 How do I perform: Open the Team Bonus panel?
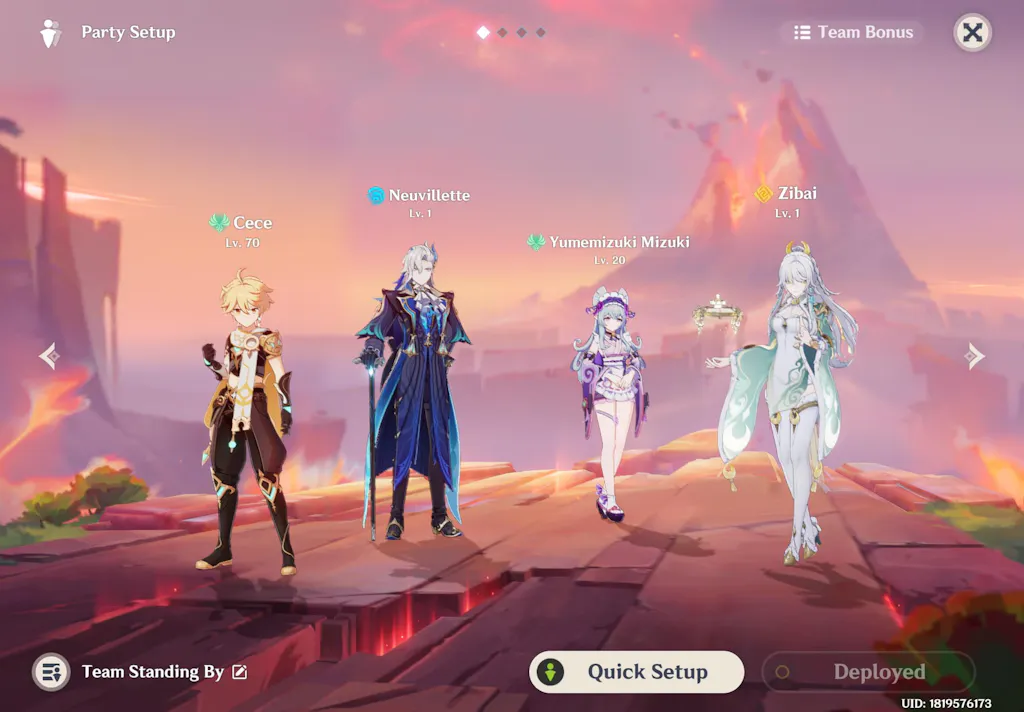point(853,32)
